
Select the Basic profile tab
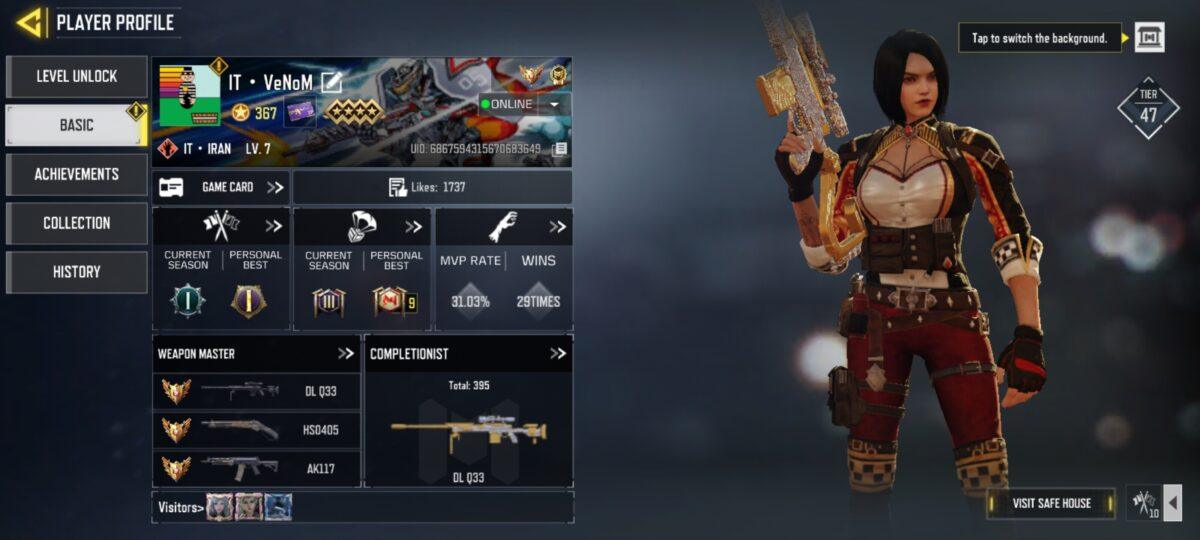77,125
